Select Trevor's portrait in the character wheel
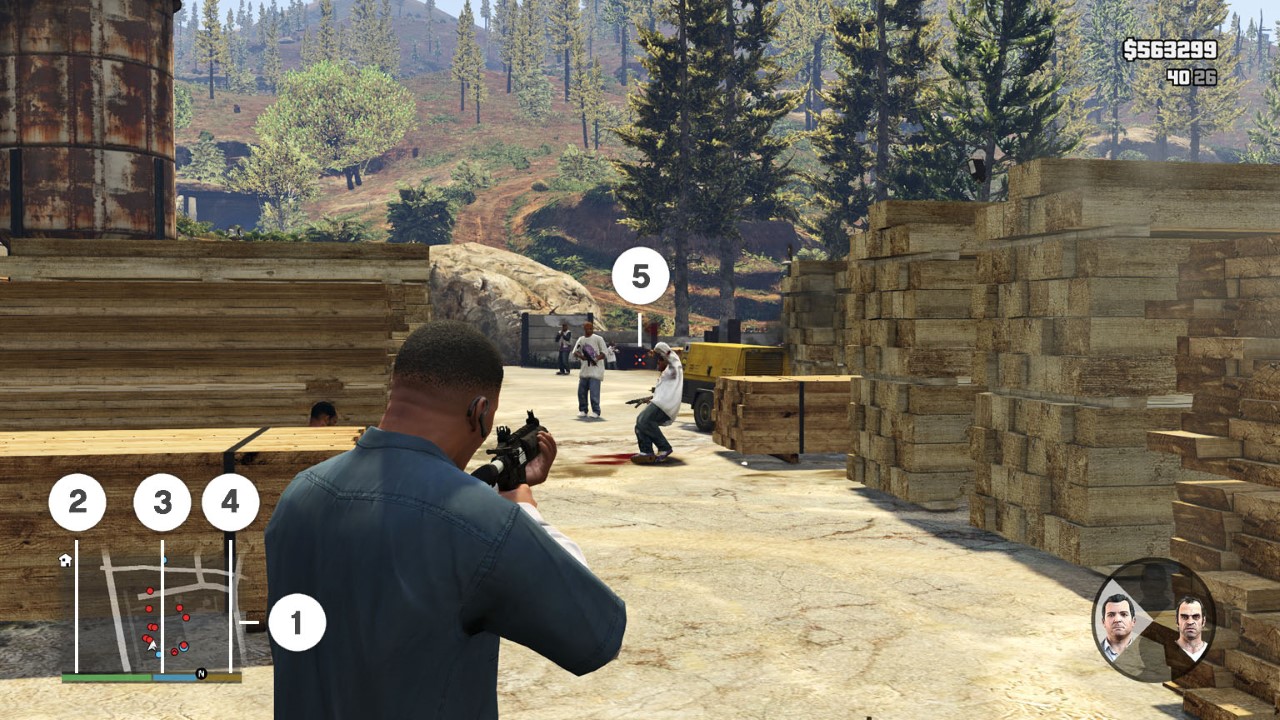Viewport: 1280px width, 720px height. click(1190, 625)
